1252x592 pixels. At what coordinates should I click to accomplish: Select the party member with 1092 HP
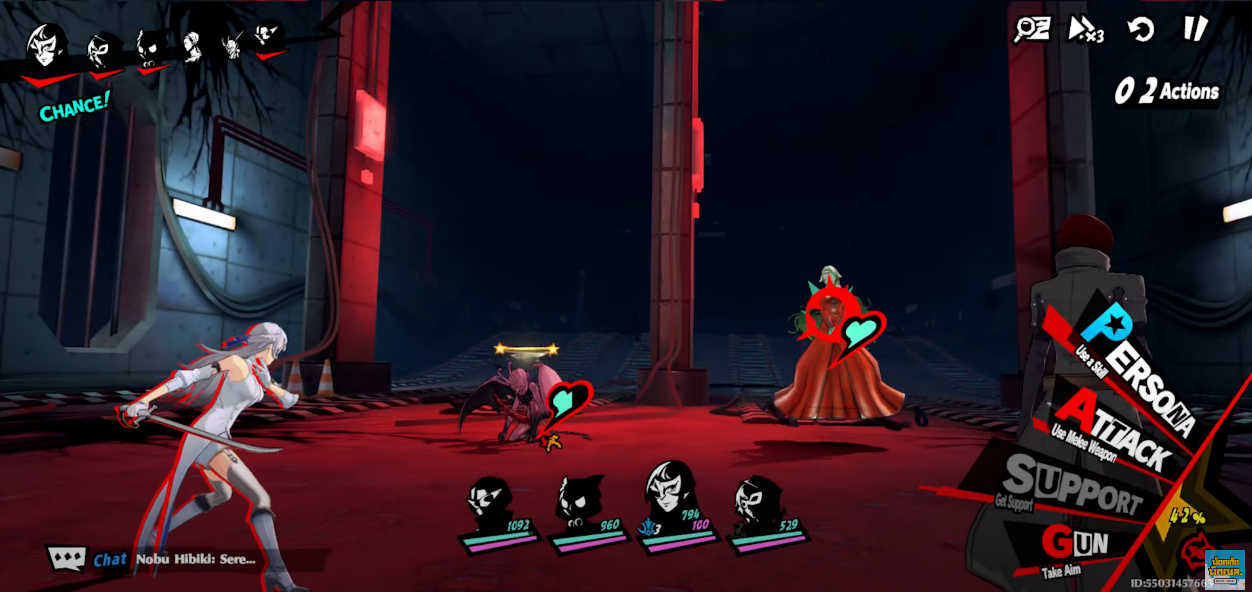[493, 507]
